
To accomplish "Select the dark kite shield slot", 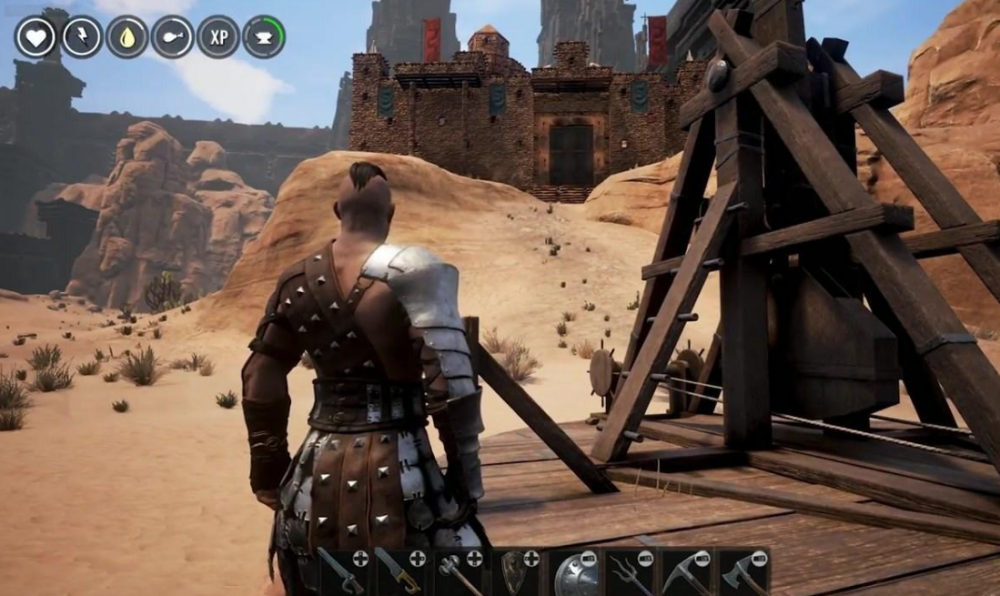I will coord(515,573).
